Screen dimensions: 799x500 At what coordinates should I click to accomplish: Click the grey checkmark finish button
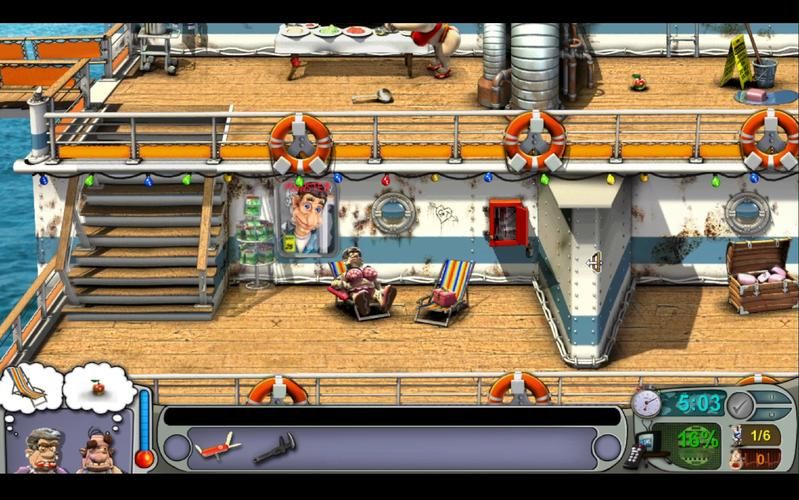[740, 405]
